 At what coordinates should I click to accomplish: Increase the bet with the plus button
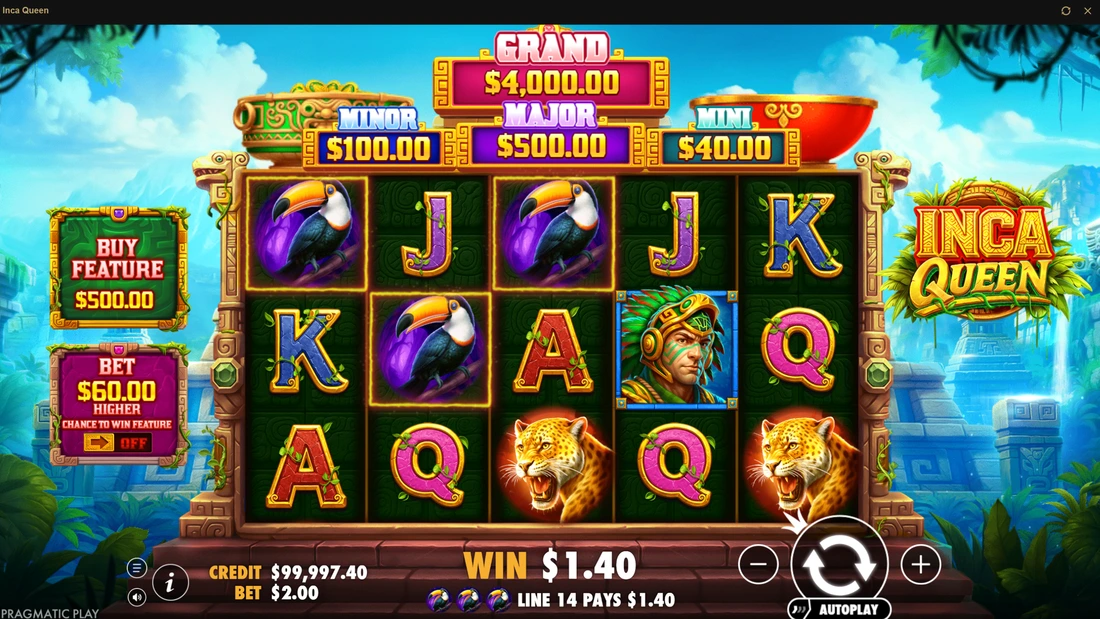920,565
